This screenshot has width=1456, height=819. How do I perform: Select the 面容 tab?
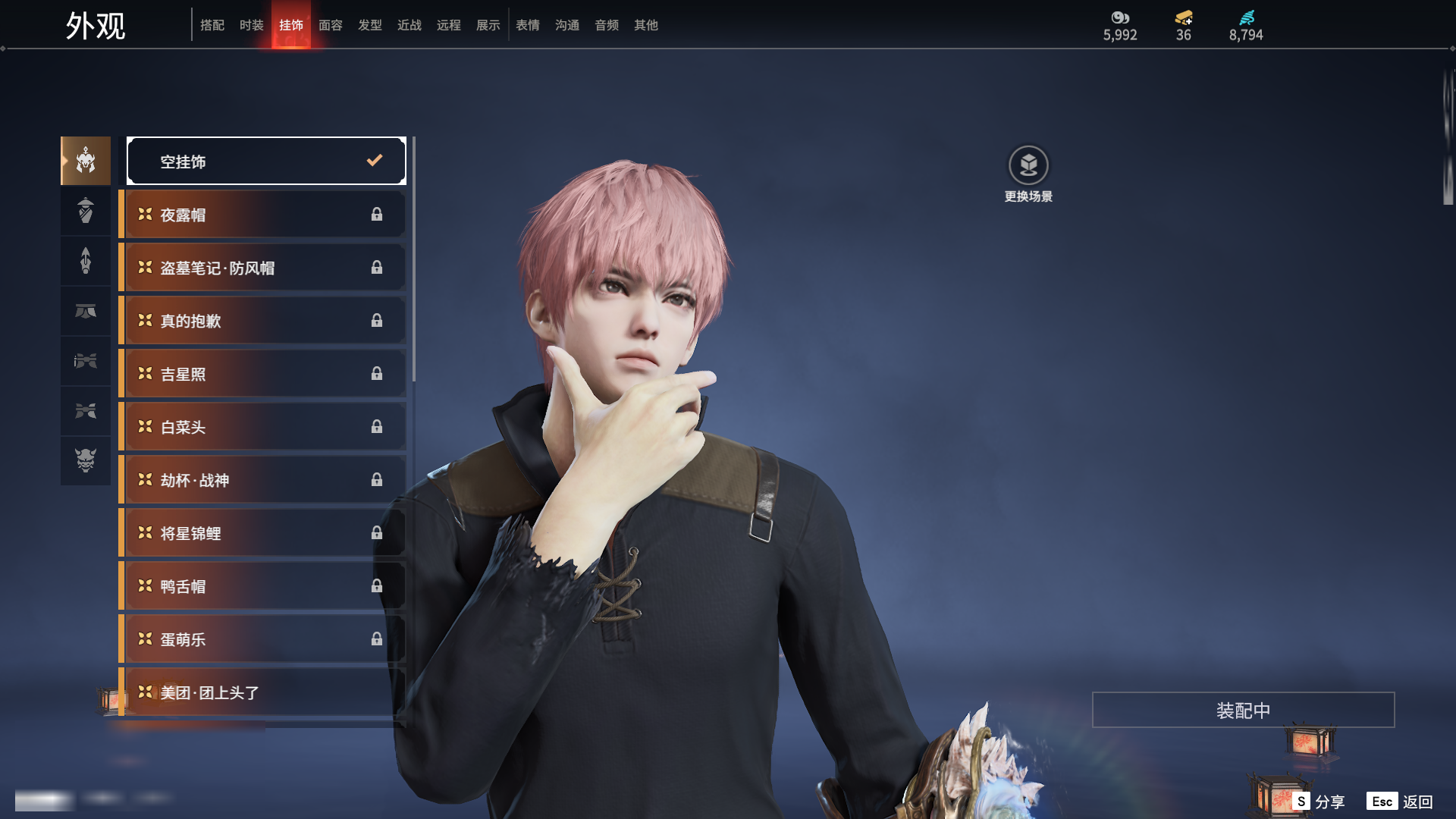click(330, 25)
